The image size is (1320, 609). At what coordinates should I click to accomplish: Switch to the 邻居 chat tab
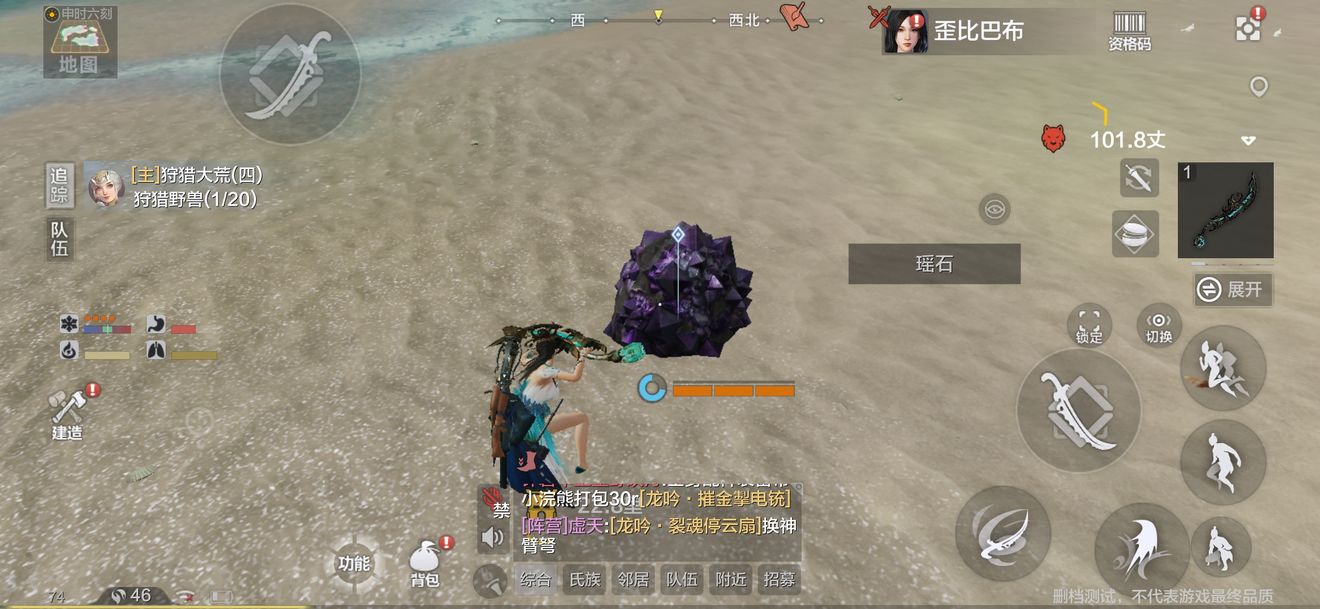pyautogui.click(x=633, y=579)
